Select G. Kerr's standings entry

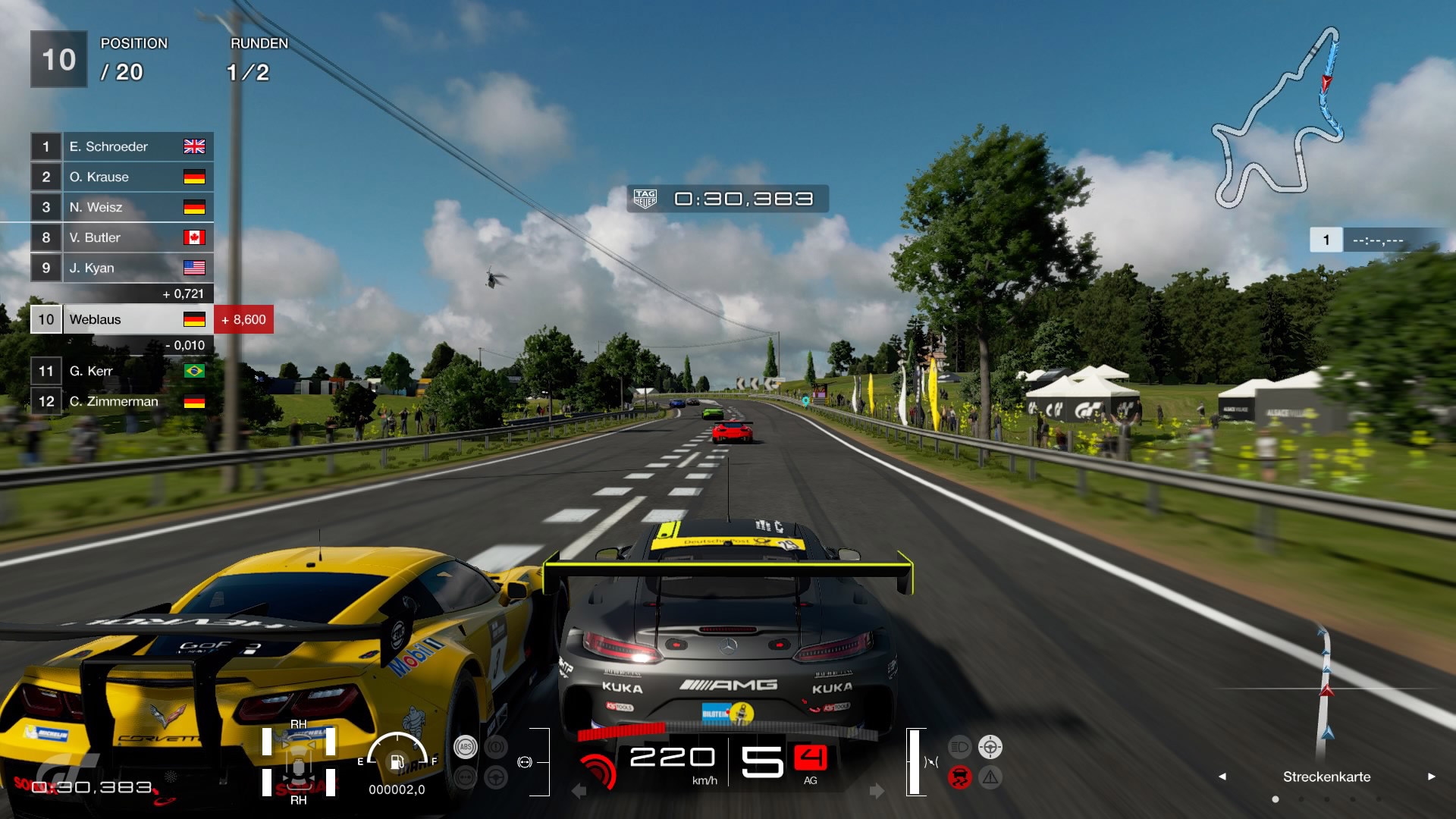121,371
